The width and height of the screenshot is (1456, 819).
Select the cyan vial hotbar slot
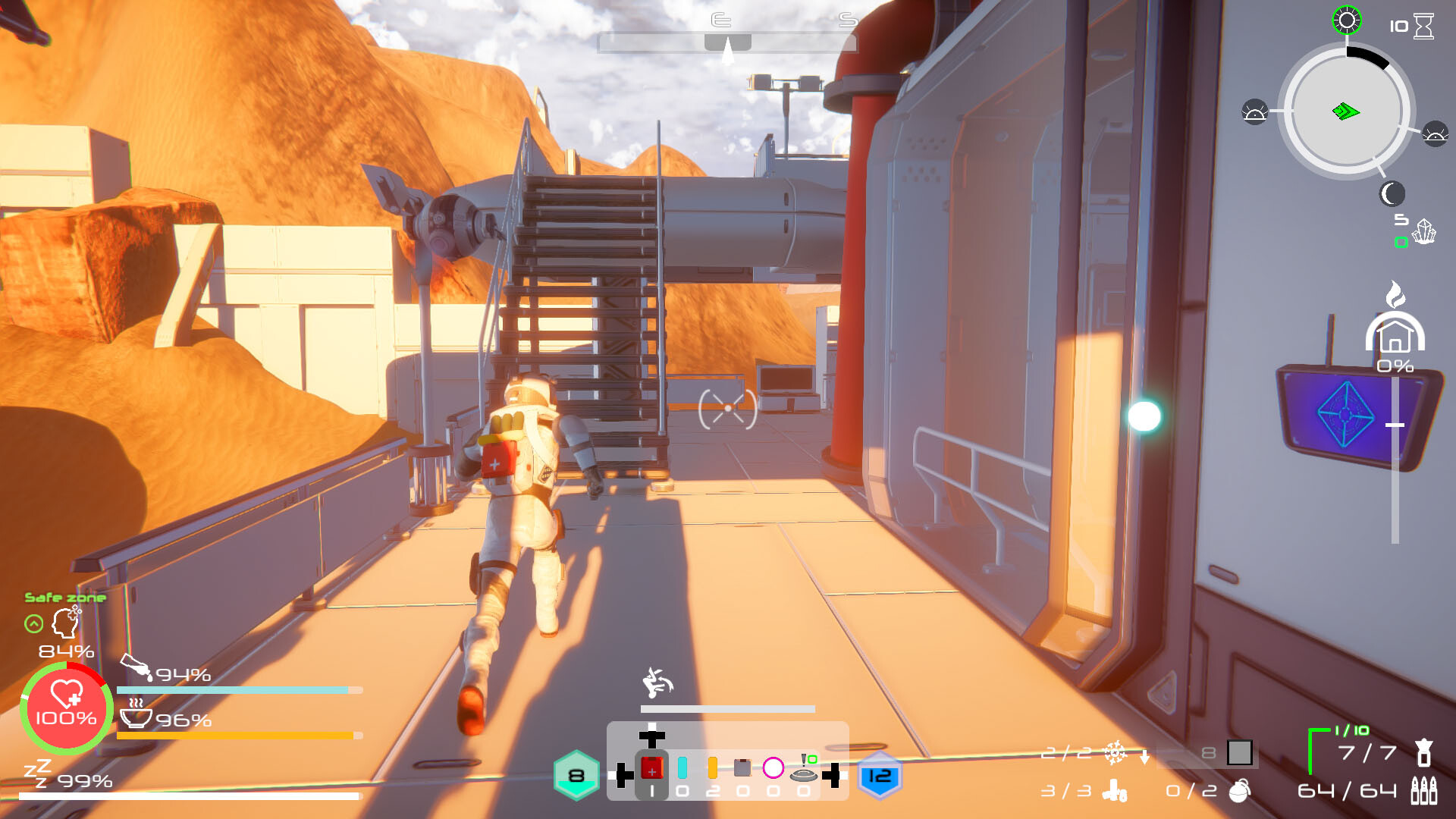(682, 767)
